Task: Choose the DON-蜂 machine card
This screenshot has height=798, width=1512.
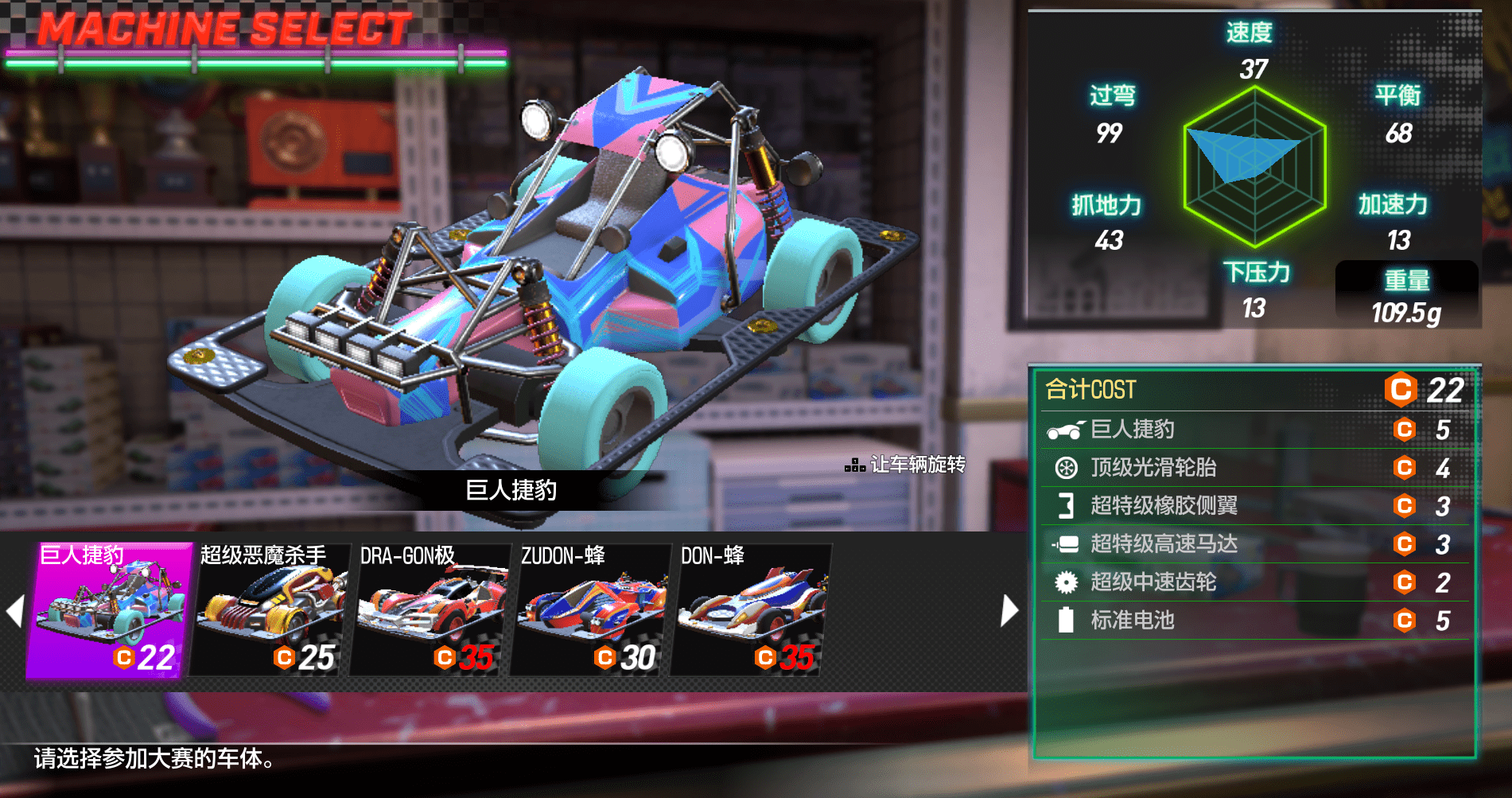Action: tap(751, 610)
